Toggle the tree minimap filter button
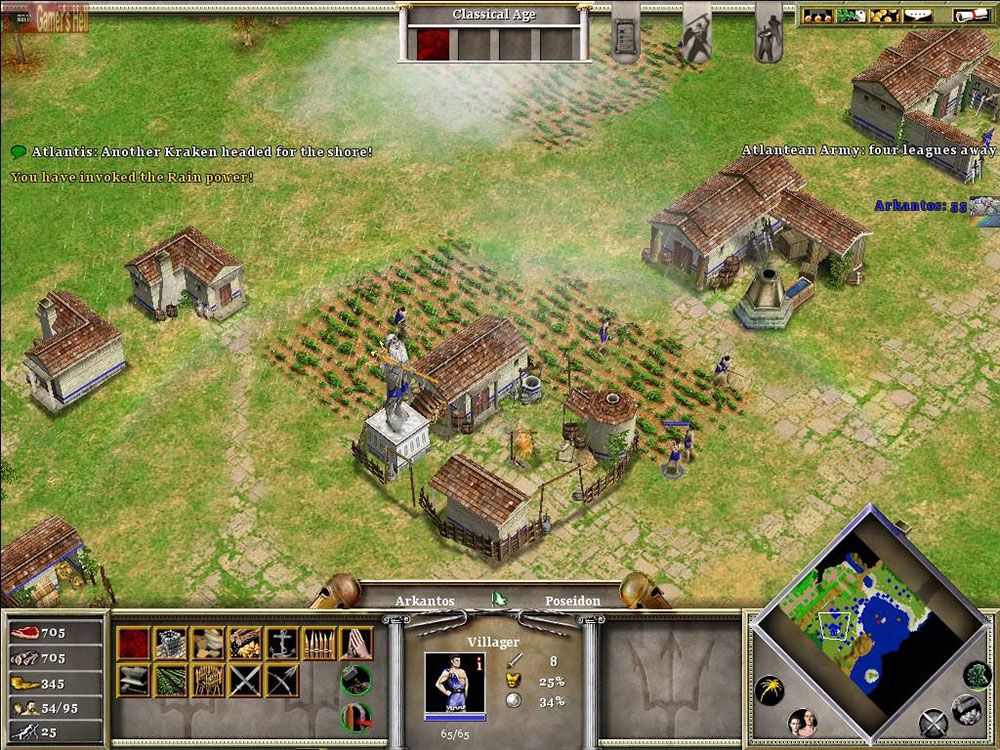Image resolution: width=1000 pixels, height=750 pixels. point(977,675)
